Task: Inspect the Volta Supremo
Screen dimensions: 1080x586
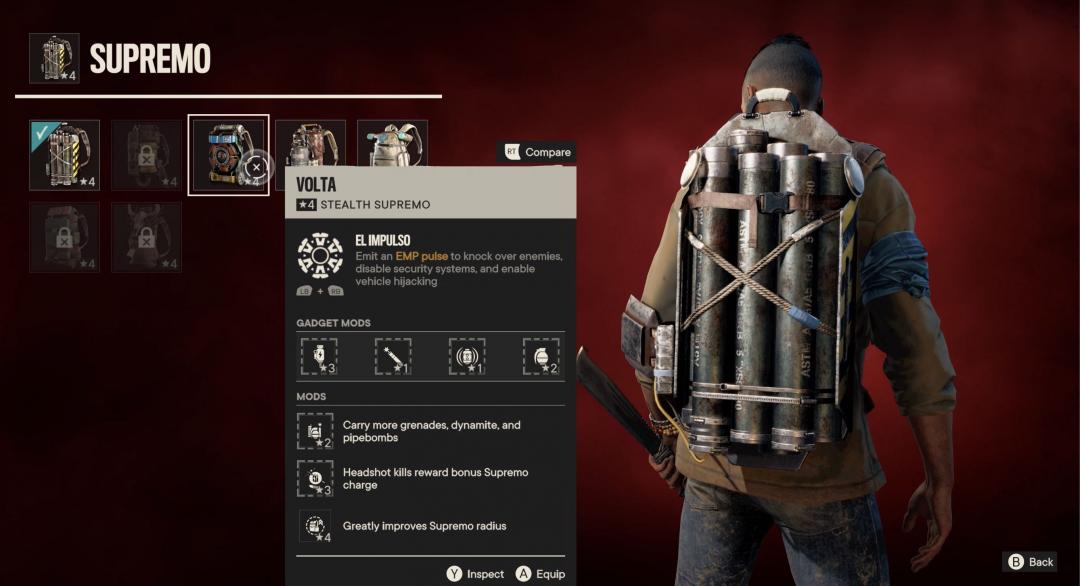Action: coord(476,574)
